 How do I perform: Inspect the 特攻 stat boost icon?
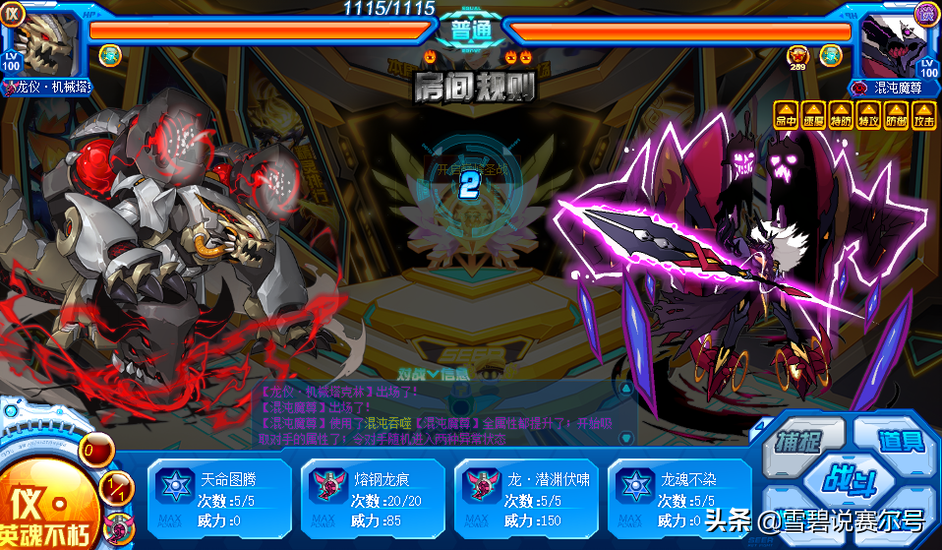[868, 115]
